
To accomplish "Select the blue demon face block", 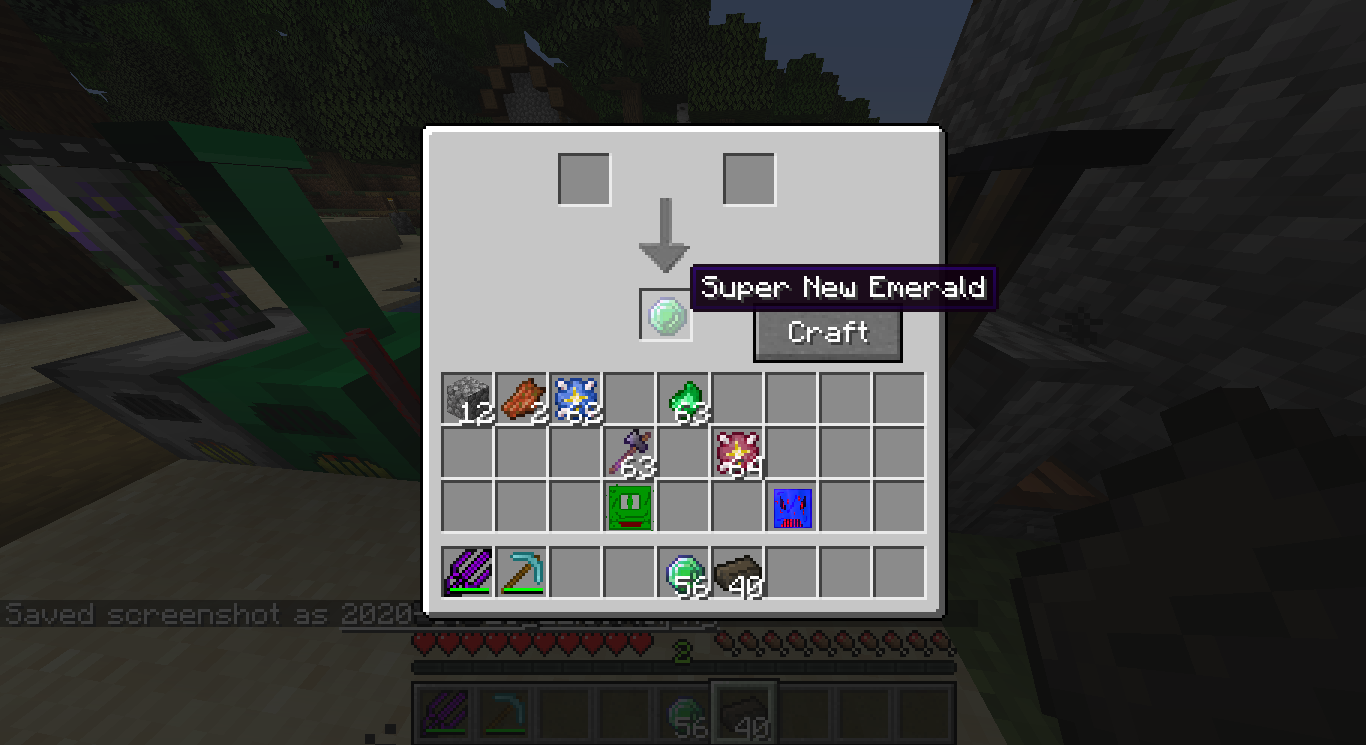I will pos(793,506).
